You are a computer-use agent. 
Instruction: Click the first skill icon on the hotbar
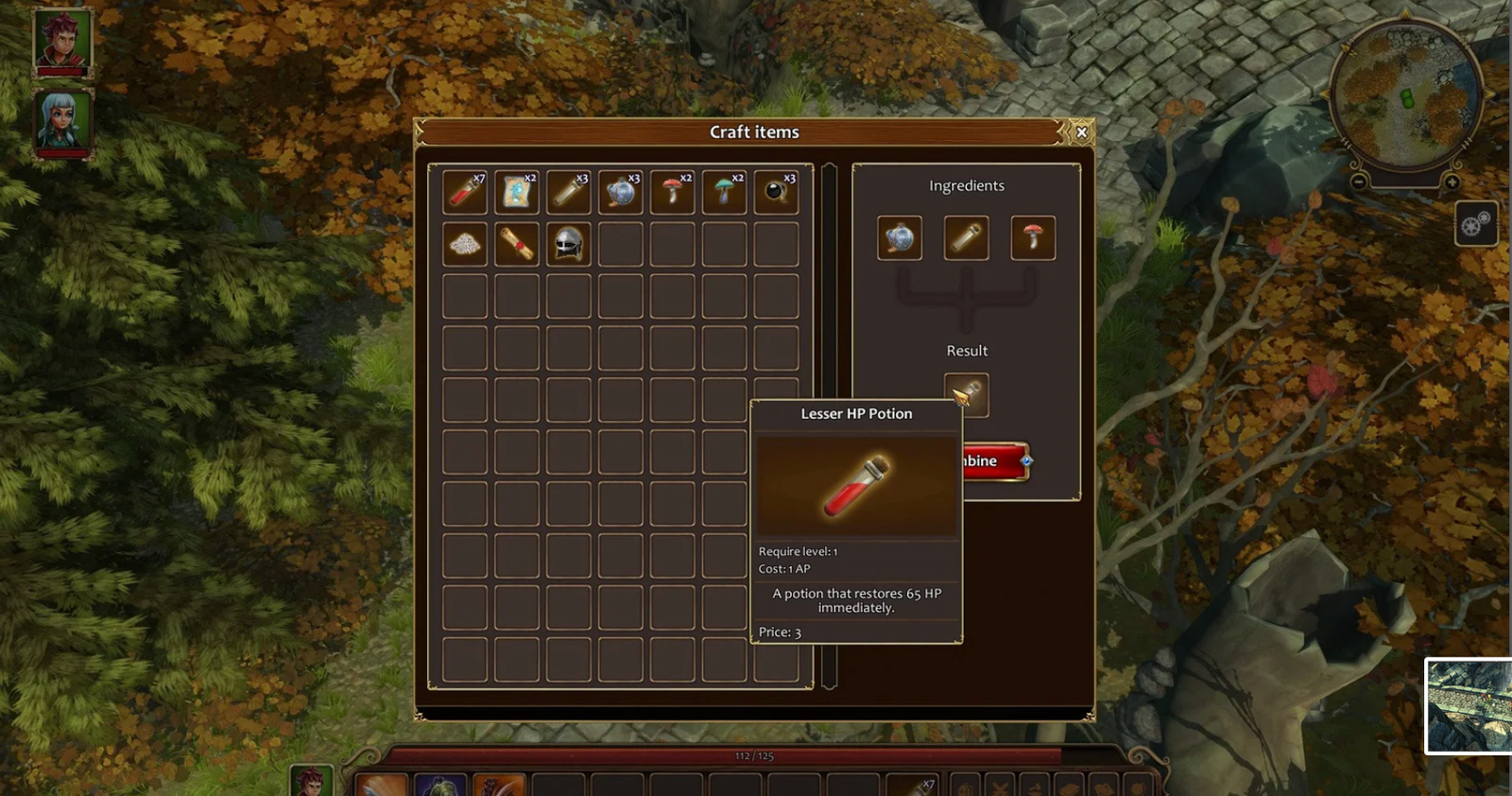(x=379, y=785)
